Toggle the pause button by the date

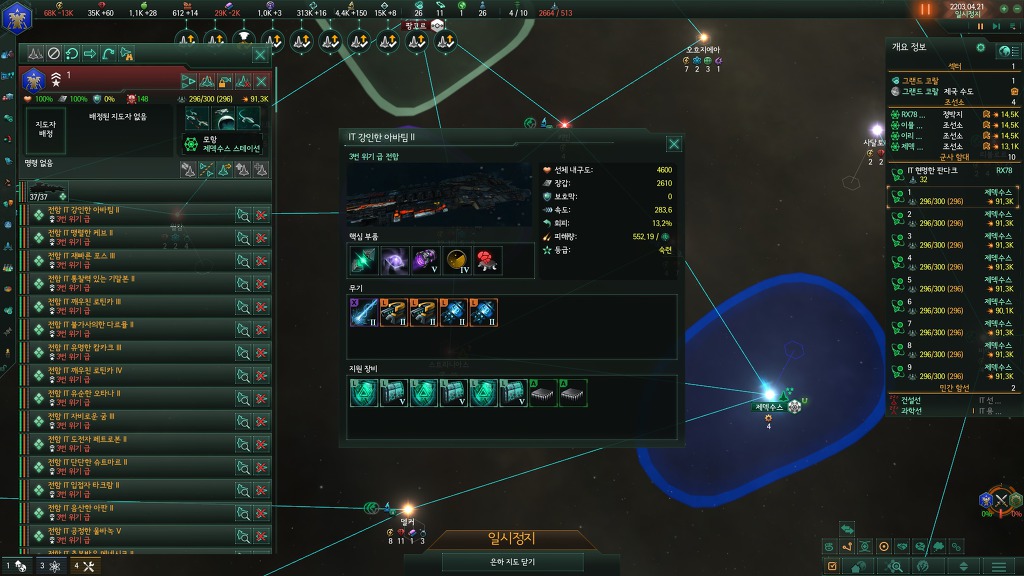[925, 9]
